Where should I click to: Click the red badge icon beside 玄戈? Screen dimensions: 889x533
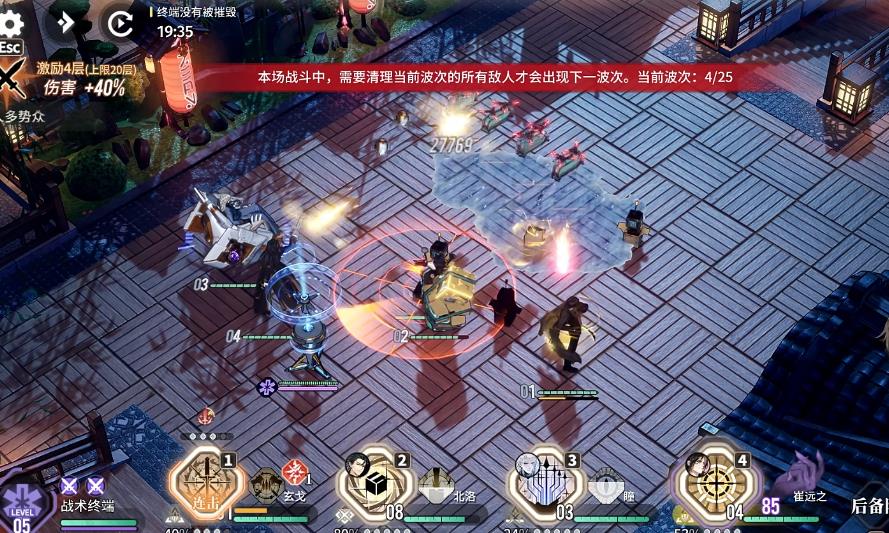[x=294, y=472]
